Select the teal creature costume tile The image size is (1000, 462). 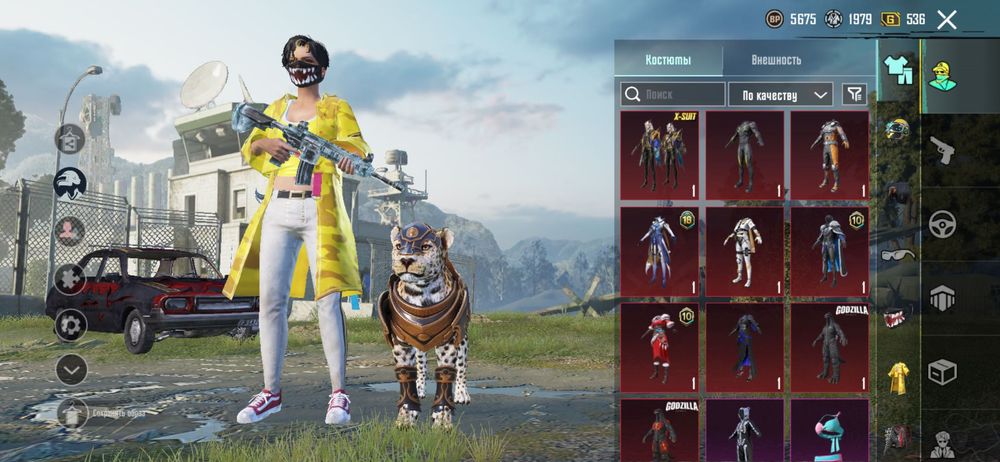click(x=830, y=430)
